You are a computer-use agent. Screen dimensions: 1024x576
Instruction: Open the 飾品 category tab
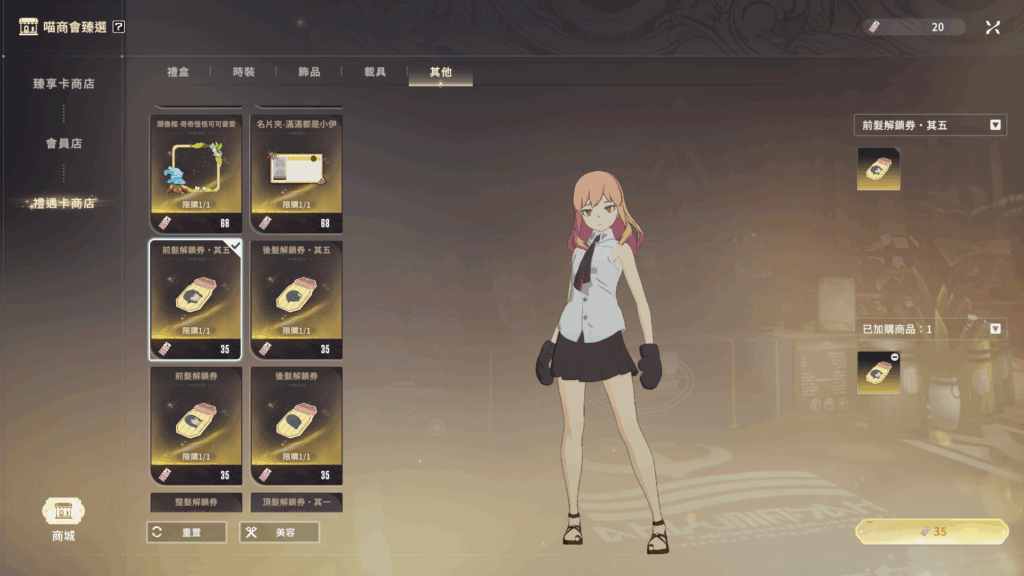(309, 72)
